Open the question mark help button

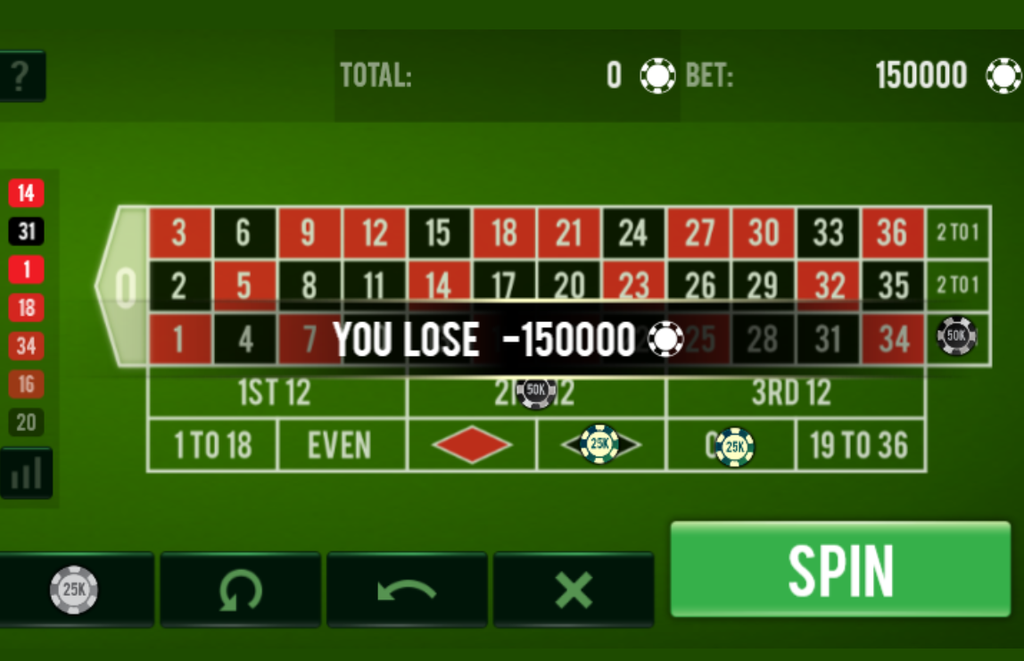(18, 75)
